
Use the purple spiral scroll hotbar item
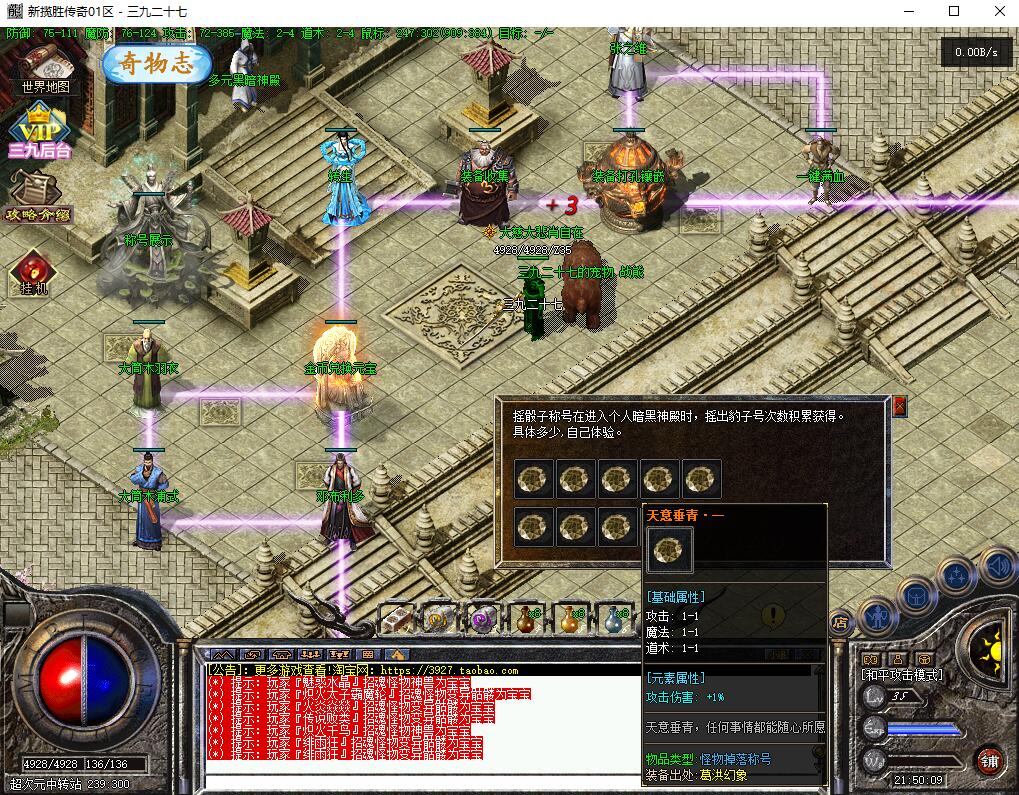point(484,620)
